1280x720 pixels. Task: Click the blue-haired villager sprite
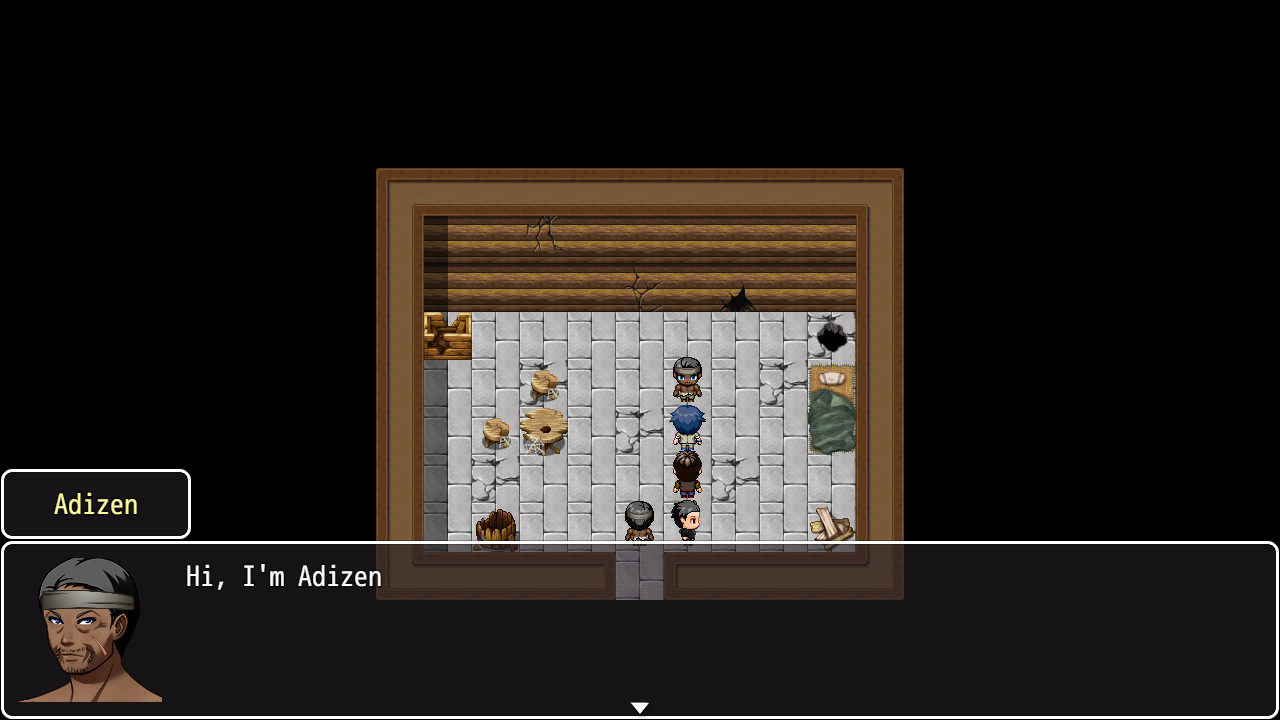coord(687,425)
